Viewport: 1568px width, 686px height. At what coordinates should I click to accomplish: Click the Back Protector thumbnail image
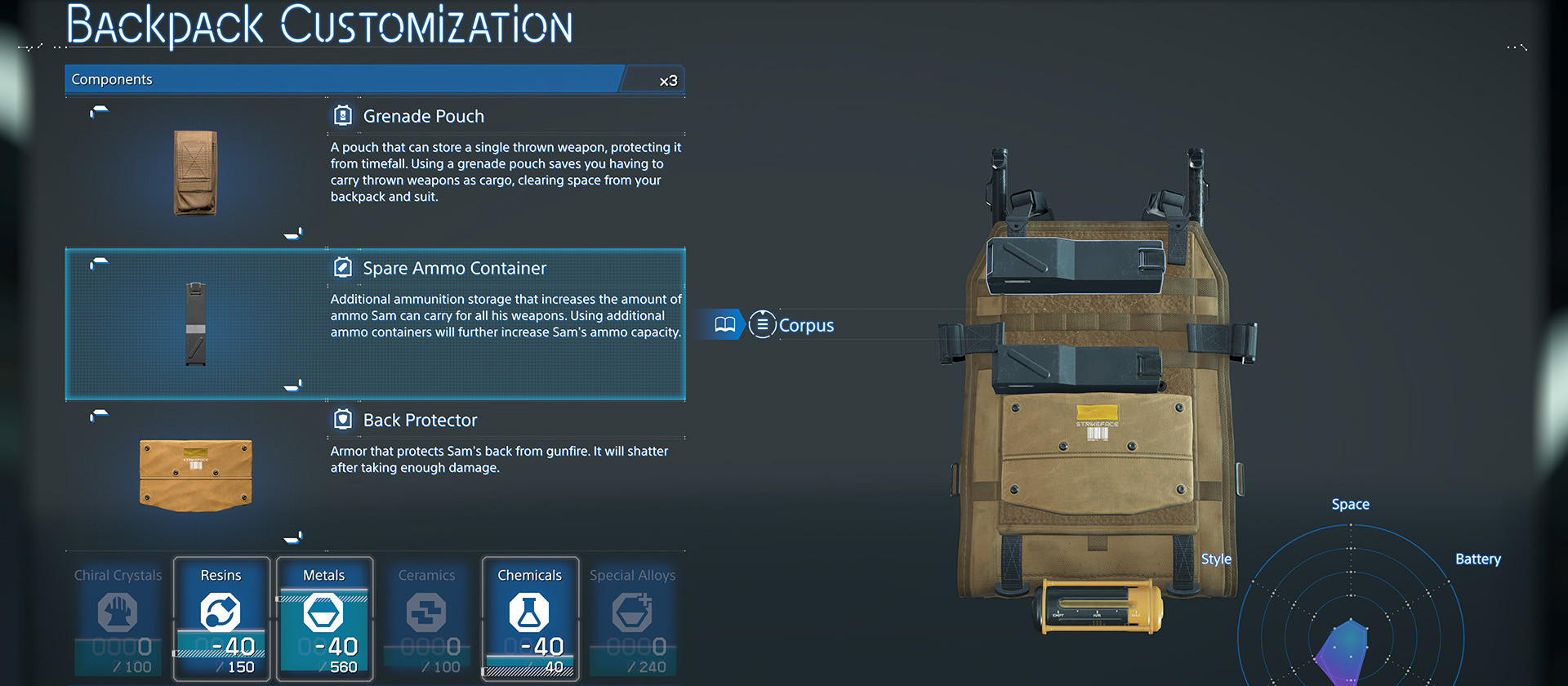point(196,474)
